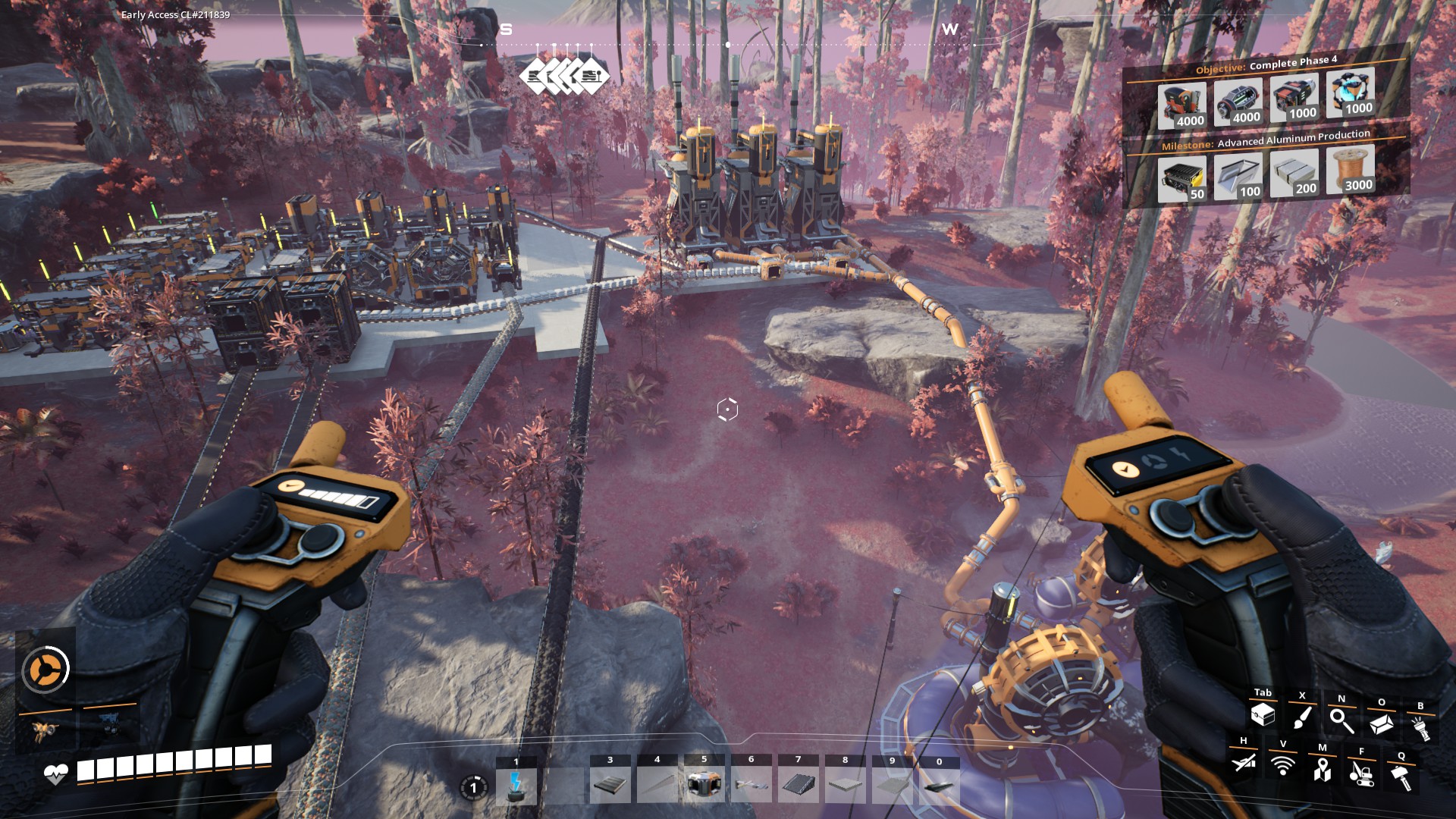
Task: Click the hotbar page number indicator
Action: (474, 787)
